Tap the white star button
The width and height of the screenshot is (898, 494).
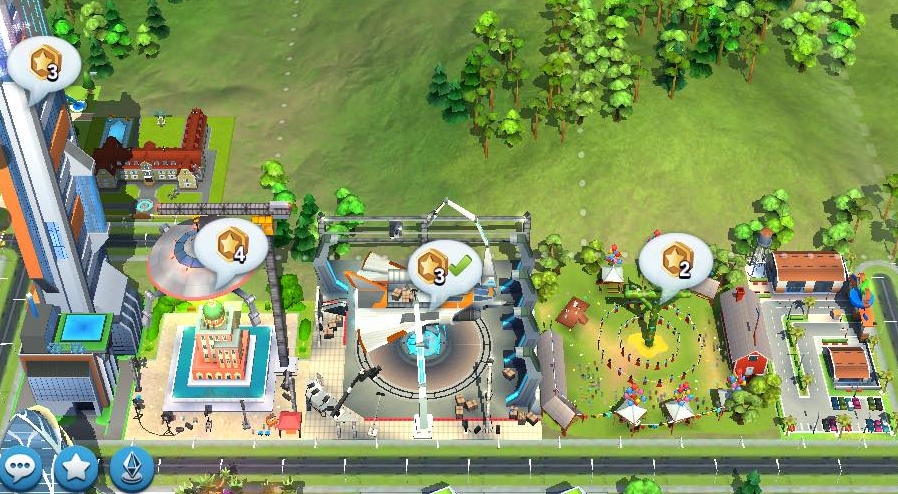click(77, 466)
